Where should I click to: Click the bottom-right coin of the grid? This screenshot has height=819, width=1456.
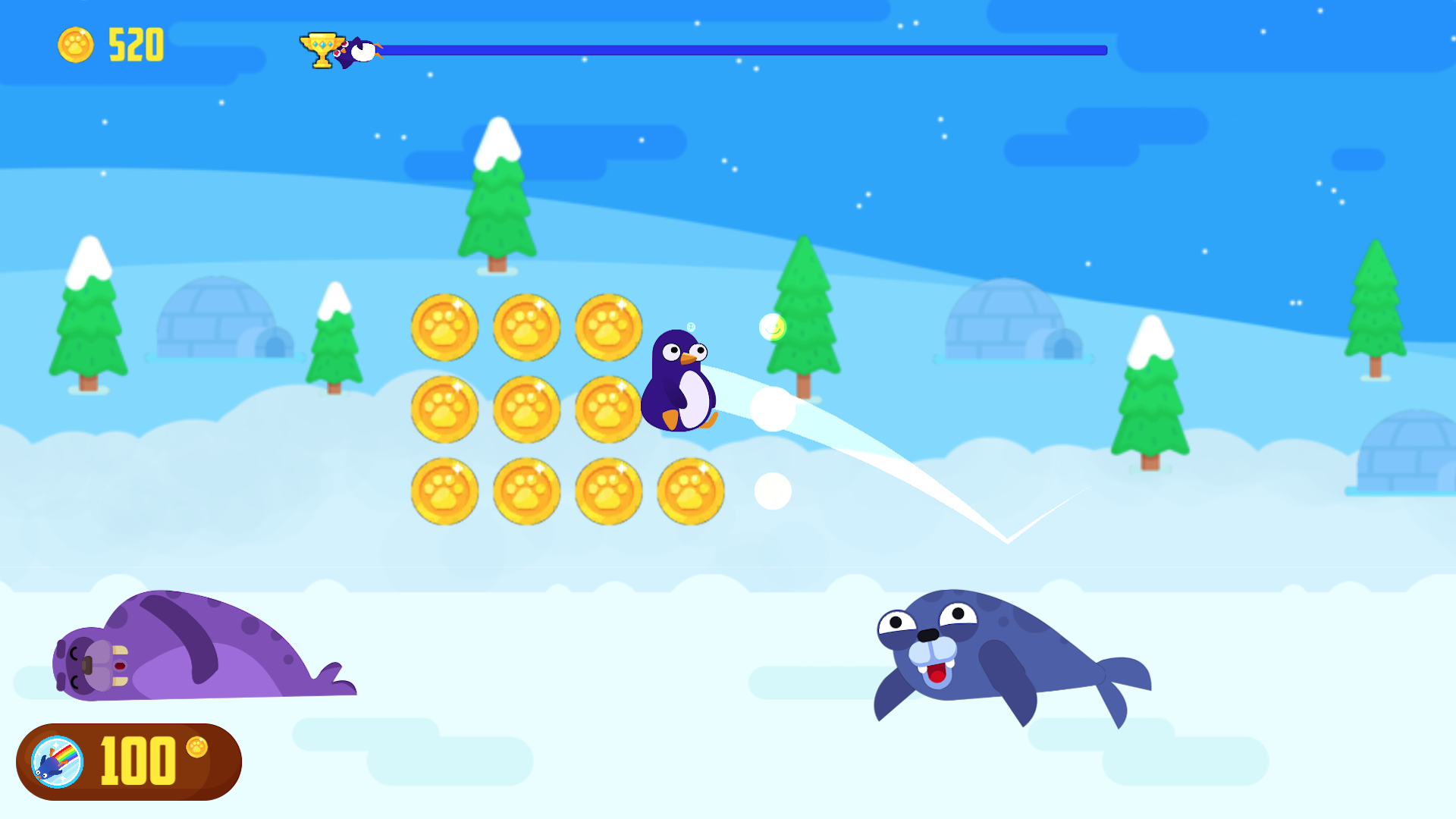click(x=689, y=491)
